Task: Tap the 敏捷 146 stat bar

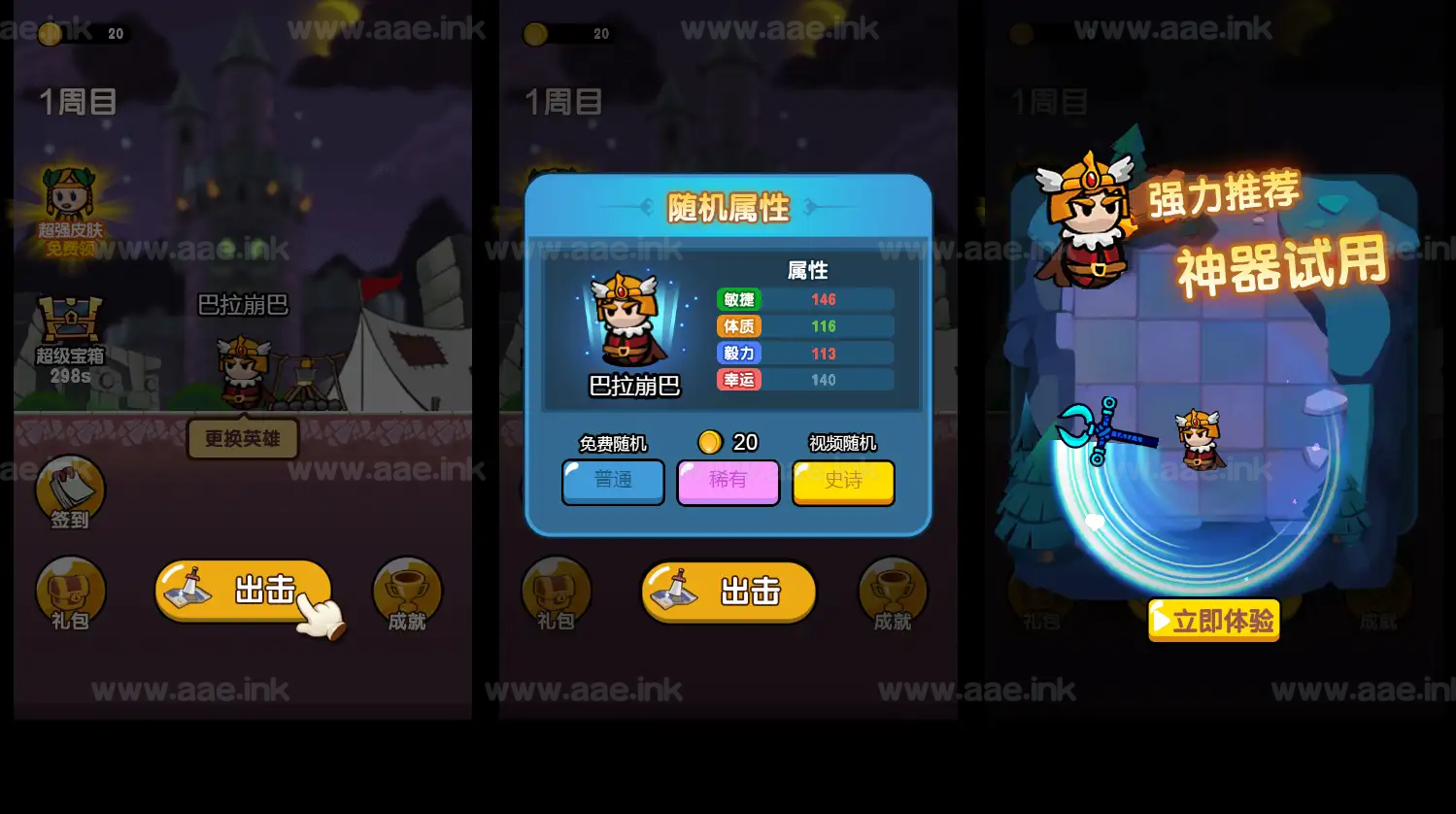Action: pyautogui.click(x=806, y=299)
